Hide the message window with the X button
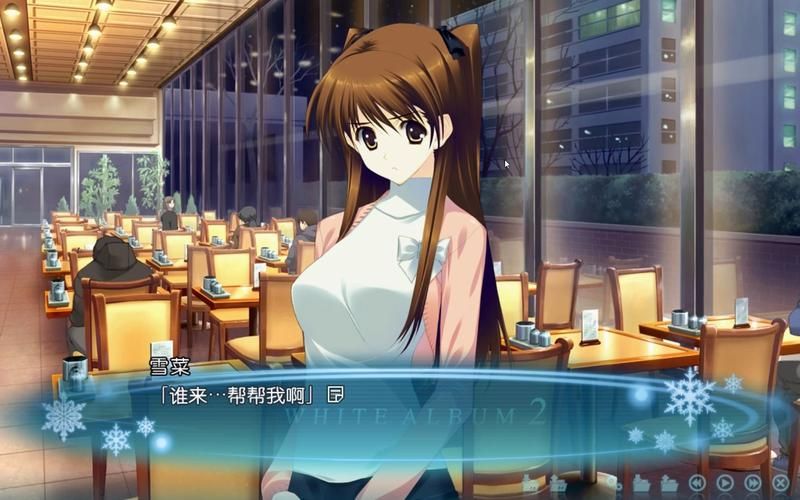 click(x=779, y=483)
